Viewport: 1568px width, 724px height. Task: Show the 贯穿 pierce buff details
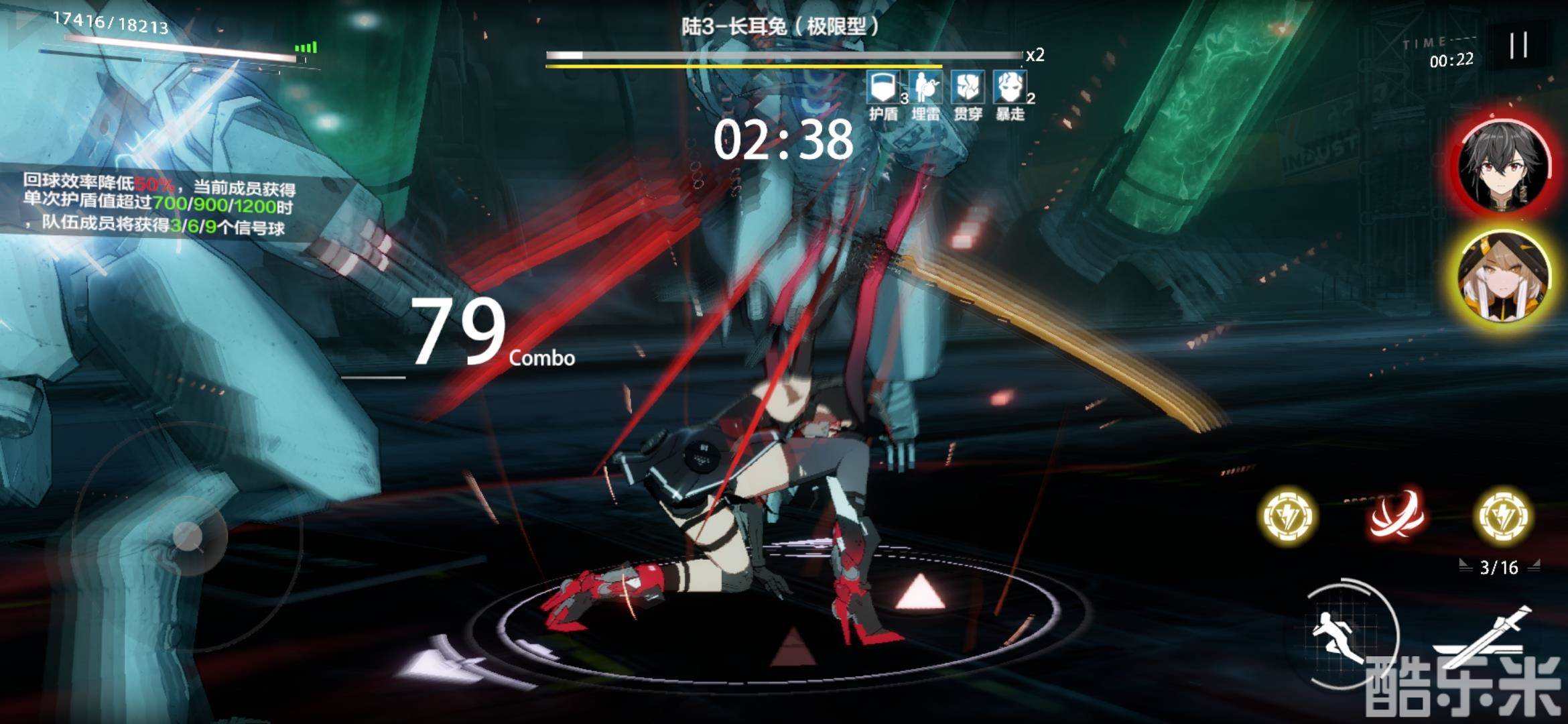pos(968,88)
